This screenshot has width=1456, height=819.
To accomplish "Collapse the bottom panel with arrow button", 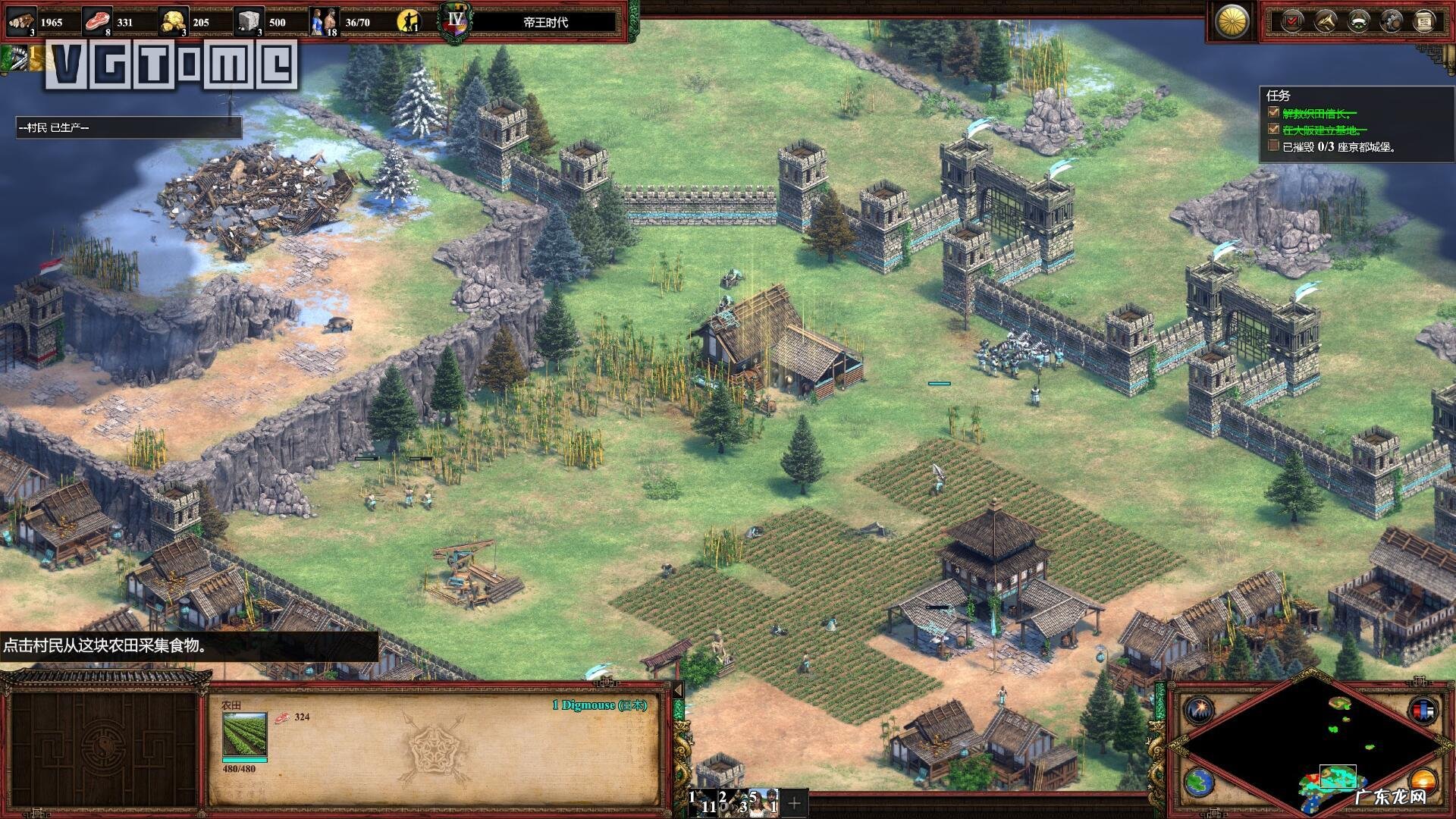I will (x=678, y=690).
